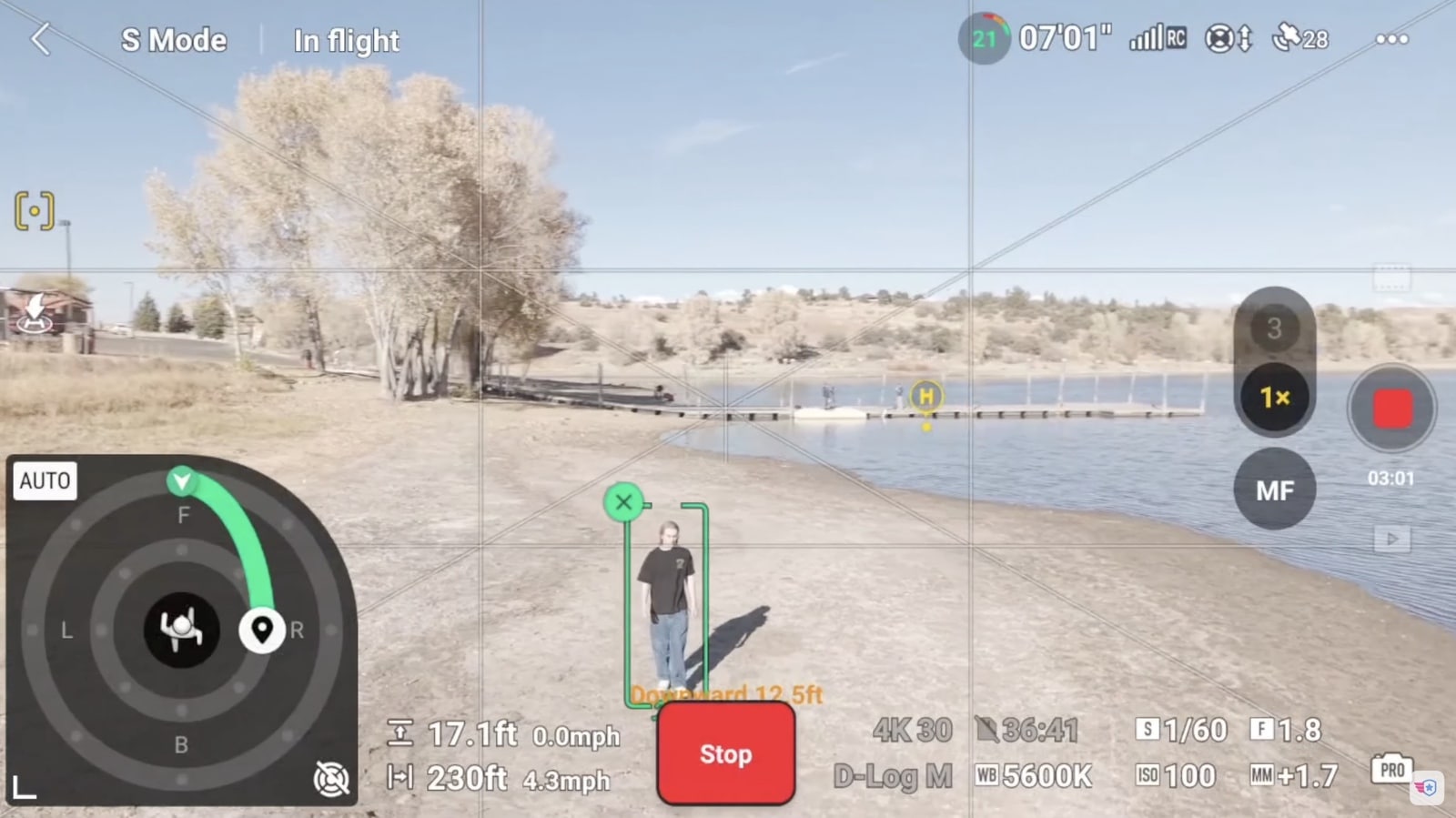The width and height of the screenshot is (1456, 818).
Task: Expand the zoom options showing 3
Action: [1273, 328]
